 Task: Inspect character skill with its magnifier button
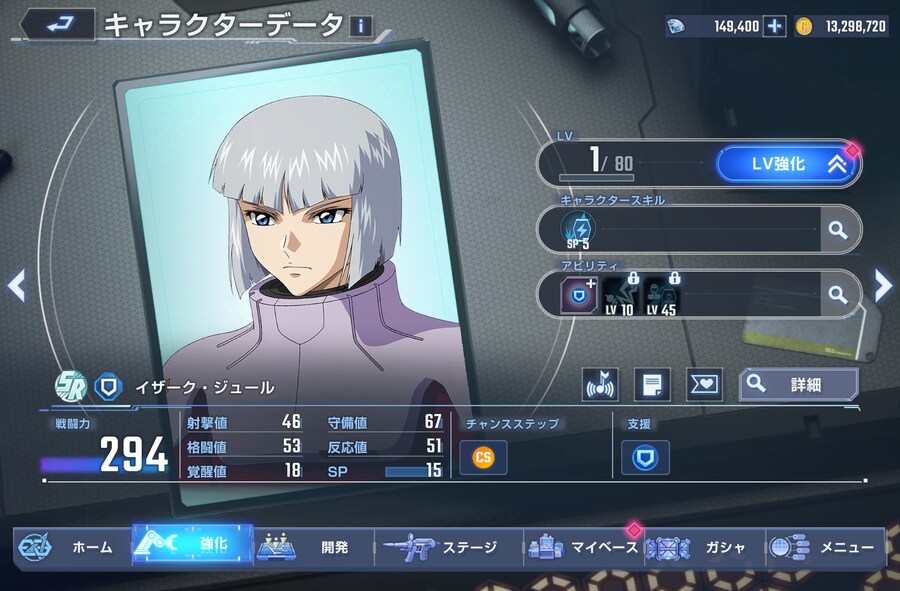pos(838,230)
